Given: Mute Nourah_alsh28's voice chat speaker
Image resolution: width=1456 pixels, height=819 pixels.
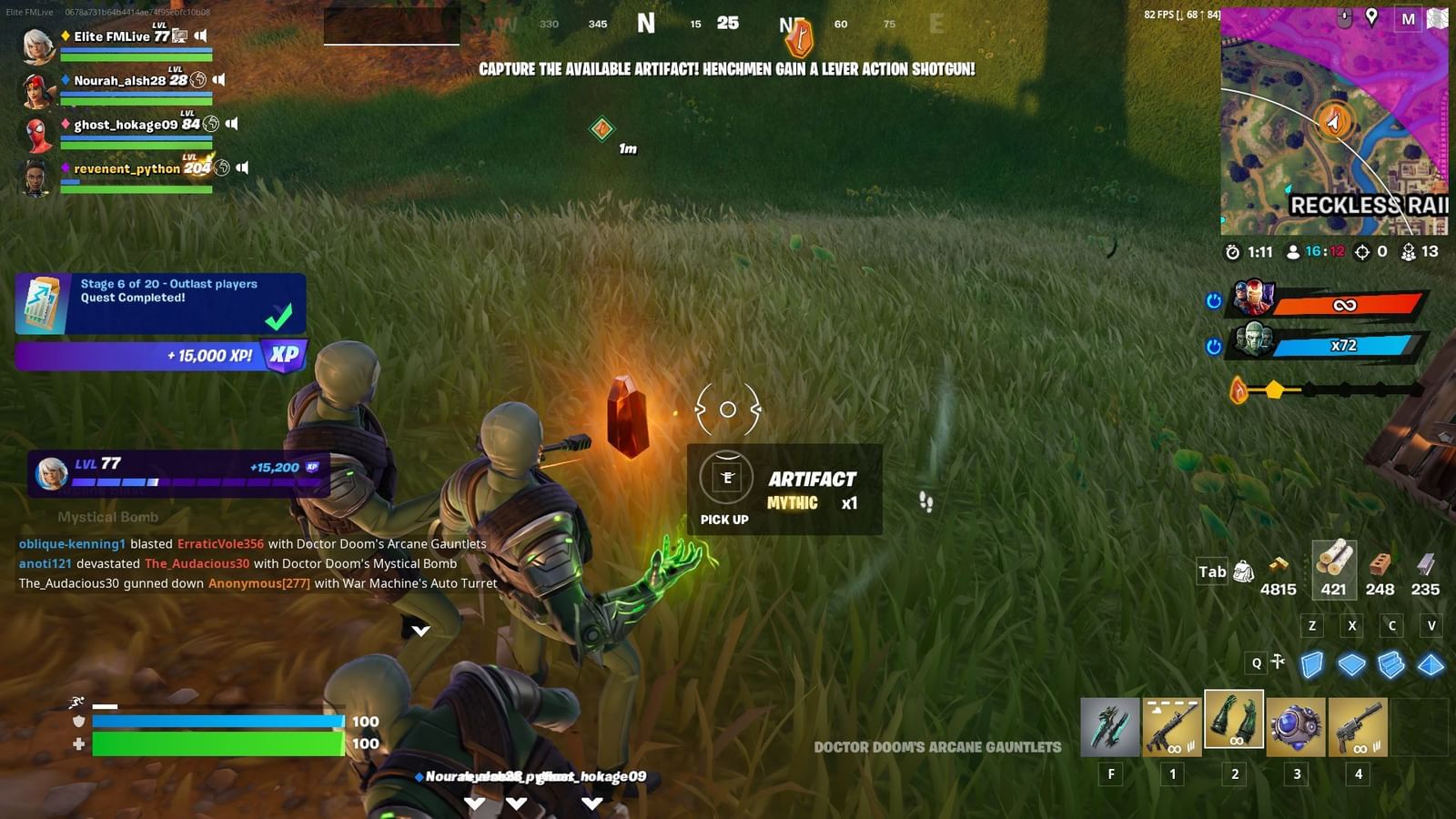Looking at the screenshot, I should pos(220,79).
